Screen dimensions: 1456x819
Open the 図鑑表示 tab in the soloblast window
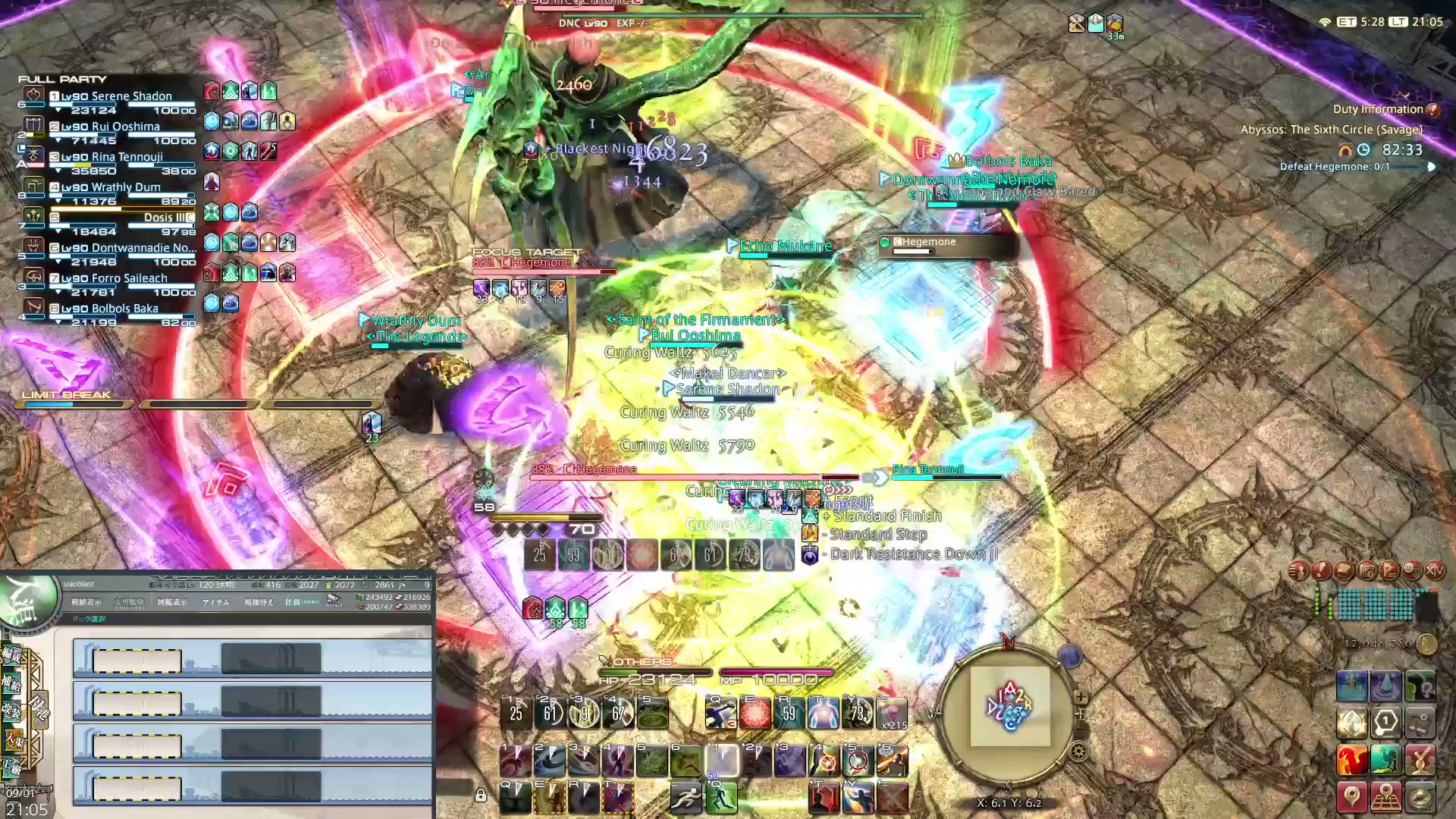click(x=173, y=602)
